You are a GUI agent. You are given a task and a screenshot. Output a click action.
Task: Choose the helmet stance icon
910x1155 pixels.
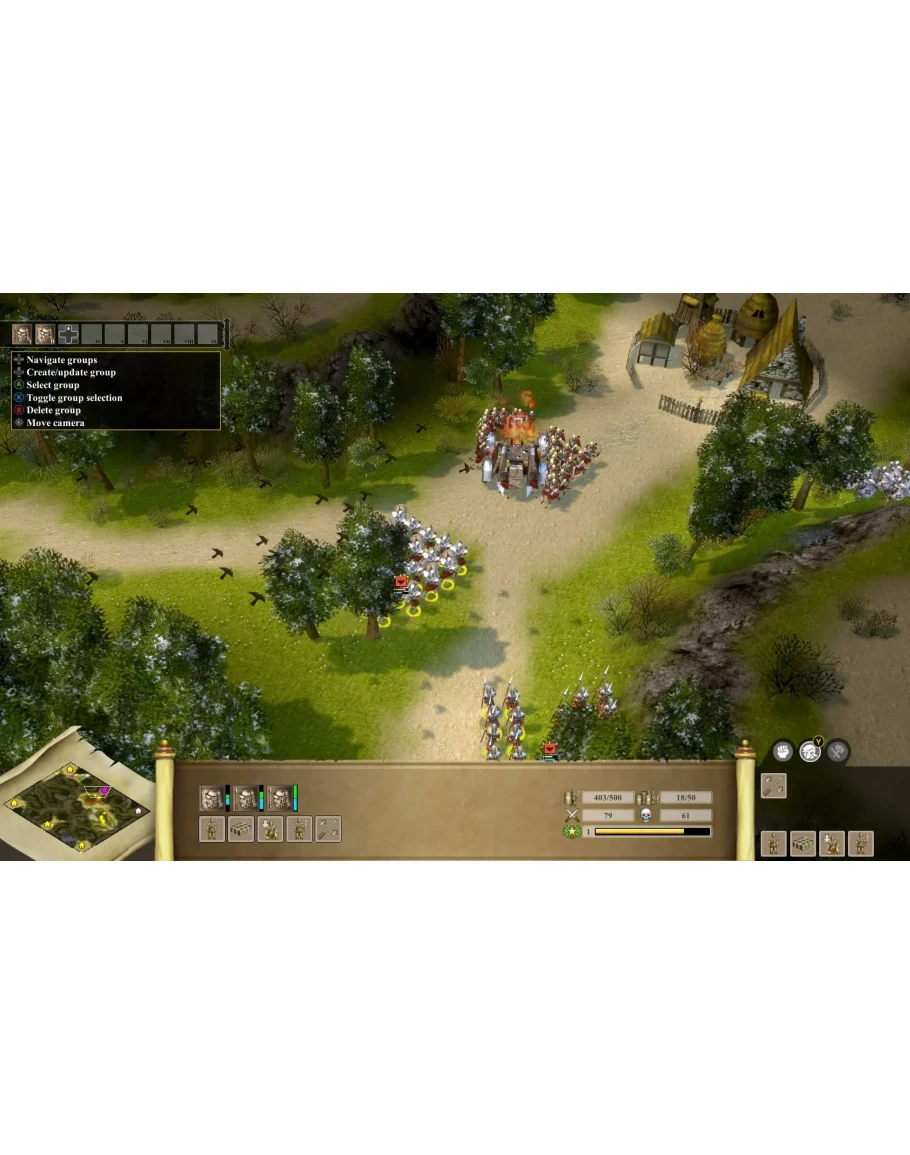click(x=810, y=750)
